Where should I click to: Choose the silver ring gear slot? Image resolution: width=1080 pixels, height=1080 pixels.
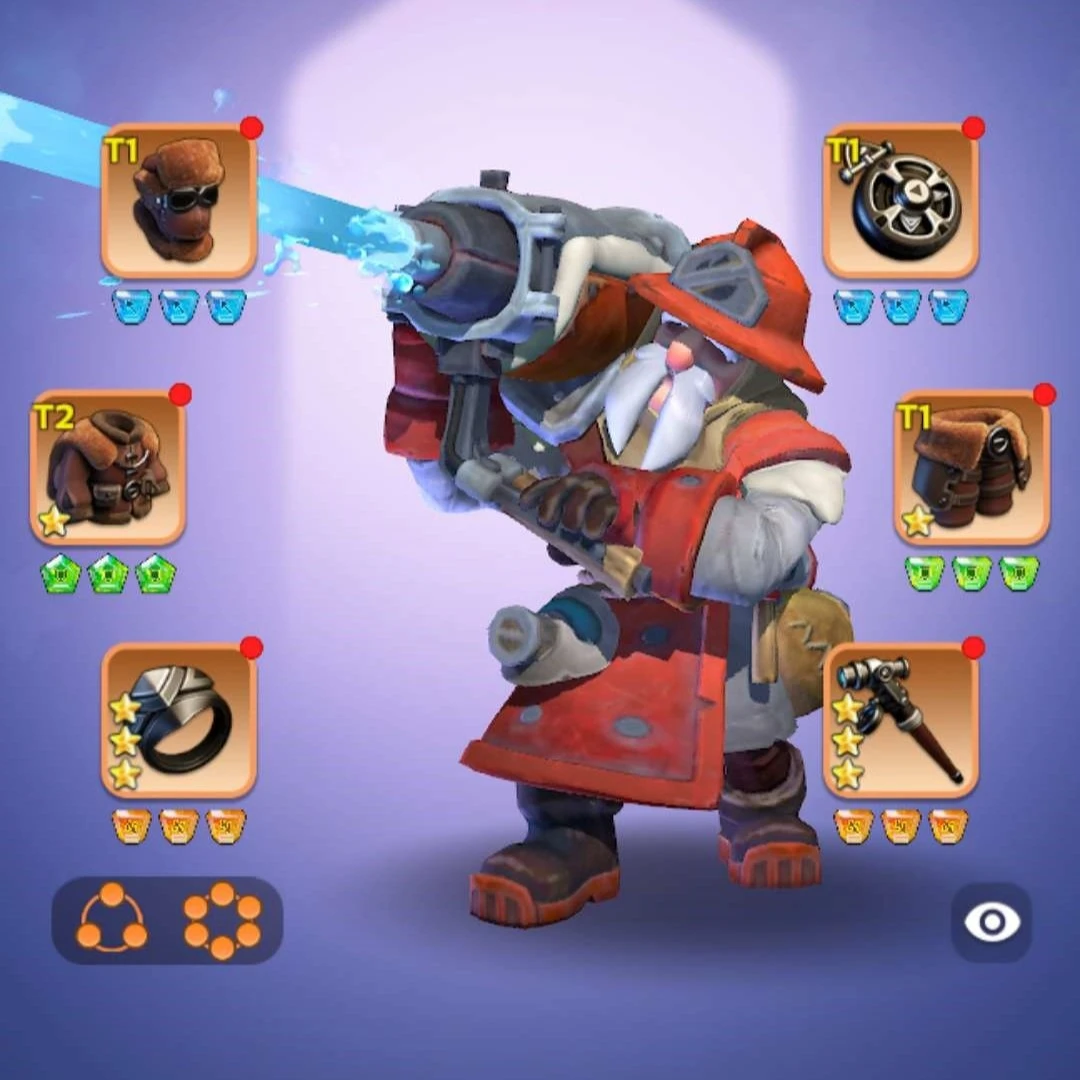pos(179,720)
